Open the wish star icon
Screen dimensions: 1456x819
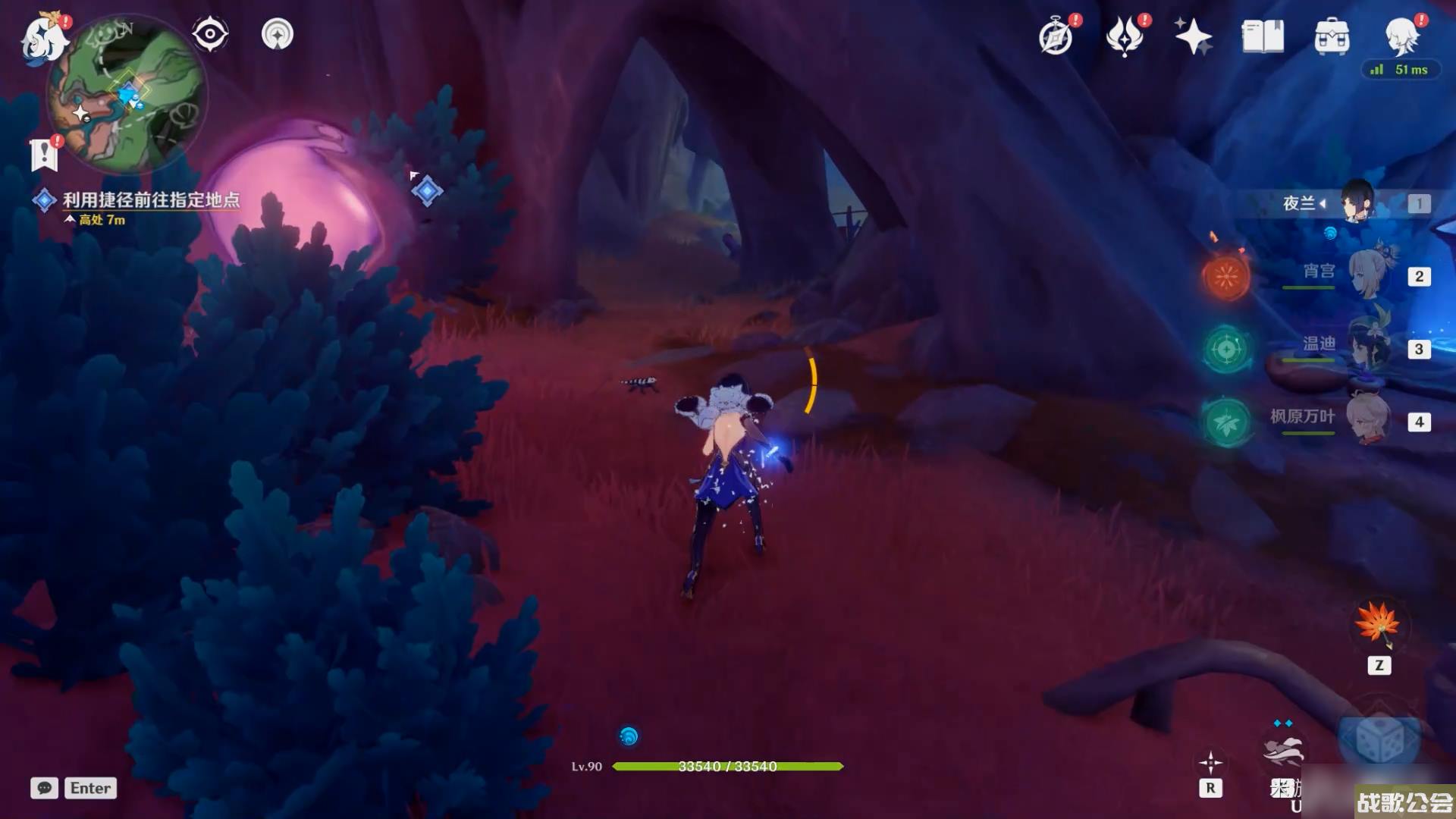(1193, 36)
